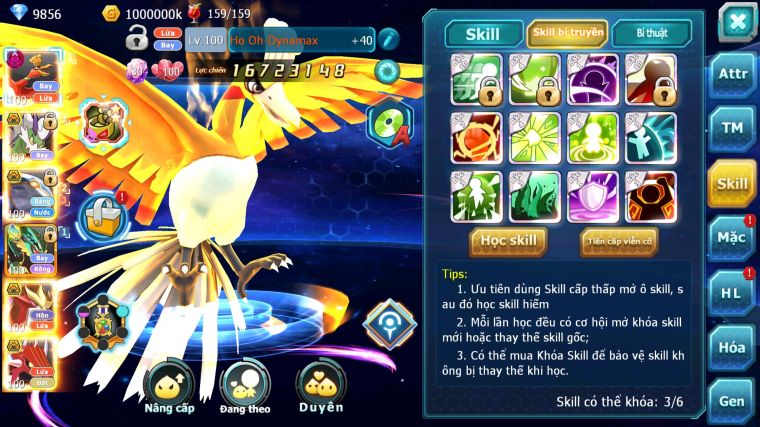Tap the Nâng cấp button
This screenshot has width=760, height=427.
tap(169, 387)
